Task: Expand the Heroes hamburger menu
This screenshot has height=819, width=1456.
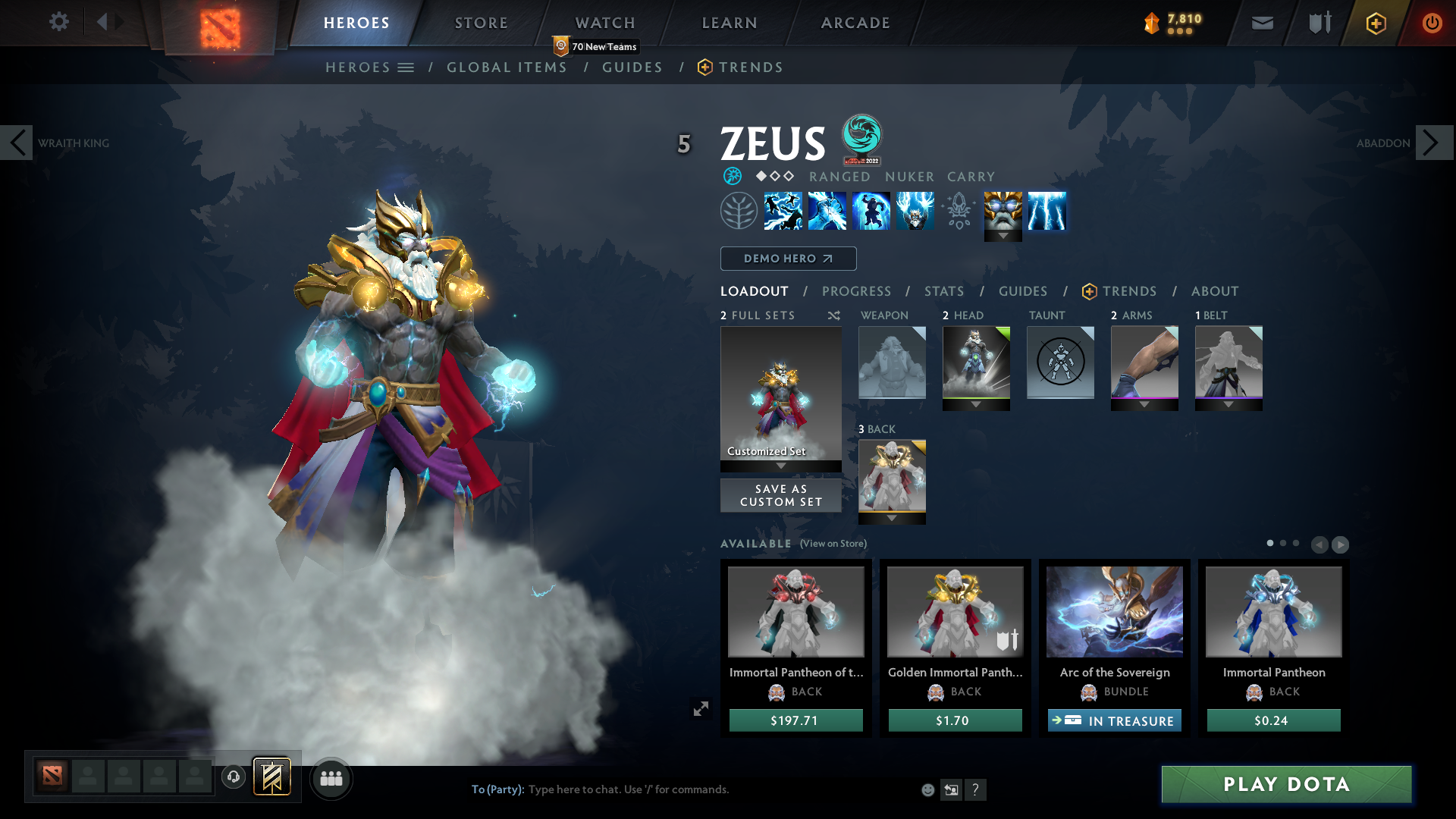Action: coord(406,67)
